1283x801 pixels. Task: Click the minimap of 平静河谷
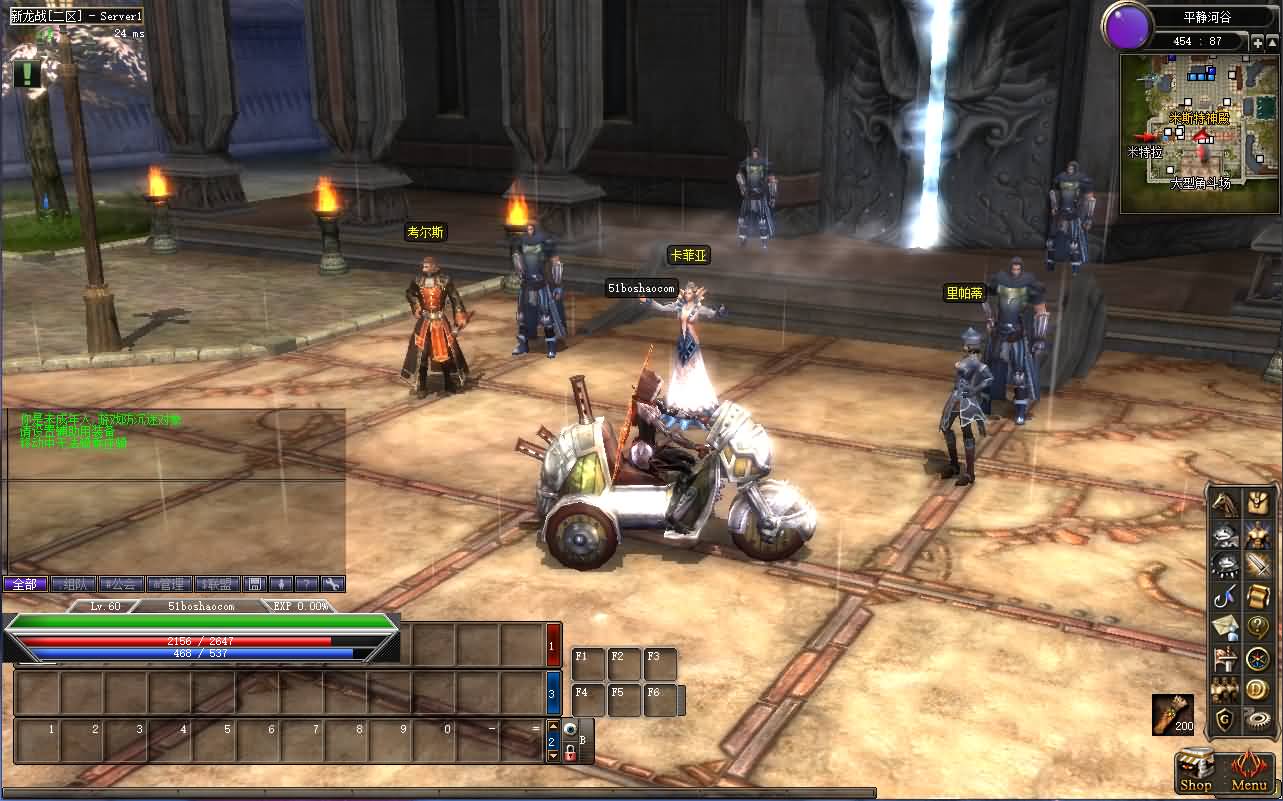pyautogui.click(x=1198, y=134)
